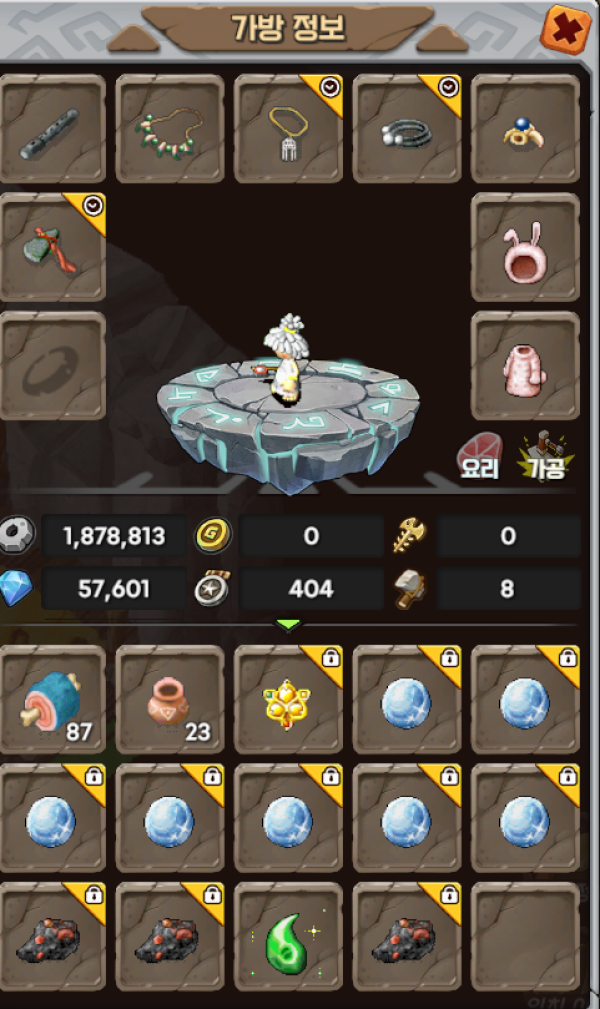Select the pink fur coat slot

[525, 365]
